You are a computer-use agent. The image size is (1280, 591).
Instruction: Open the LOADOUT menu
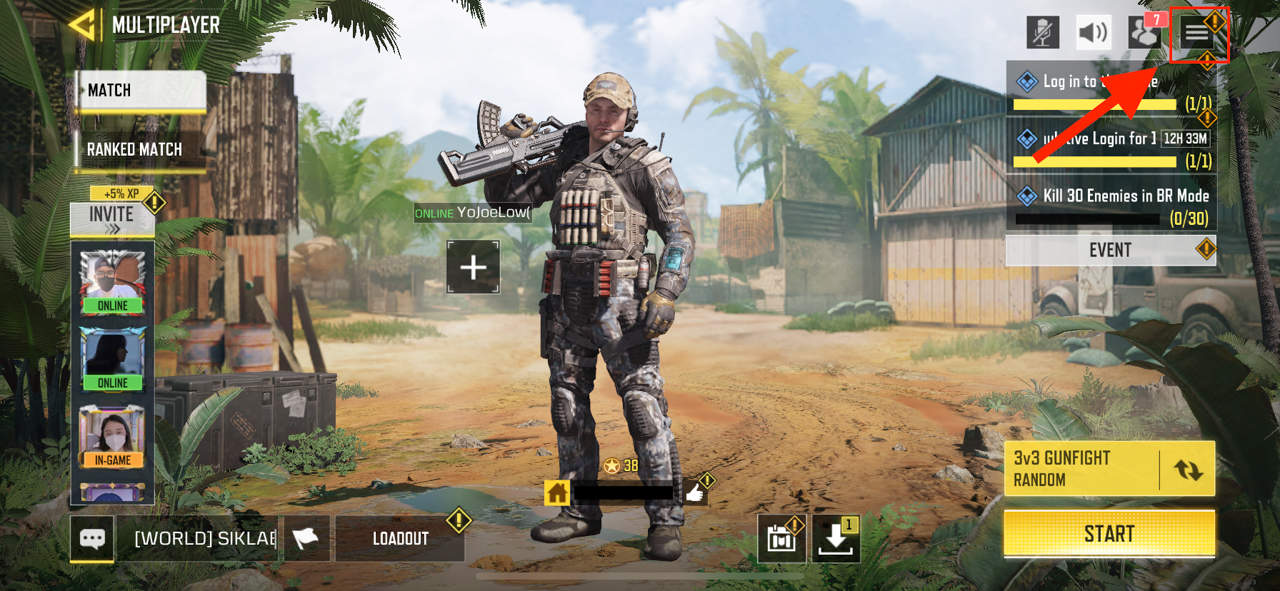400,538
